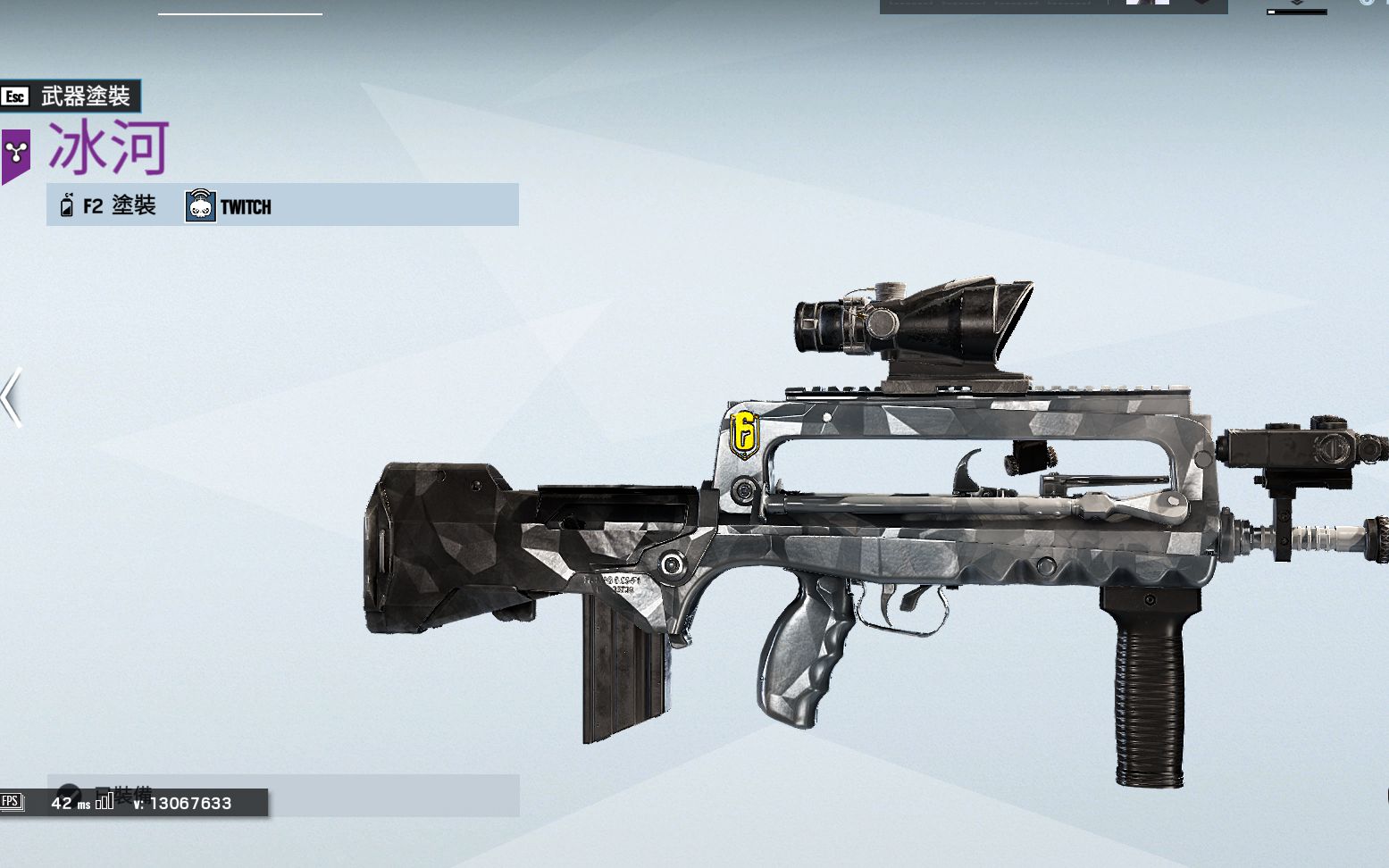Go back to the 武器塗装 menu
The image size is (1389, 868).
(70, 96)
